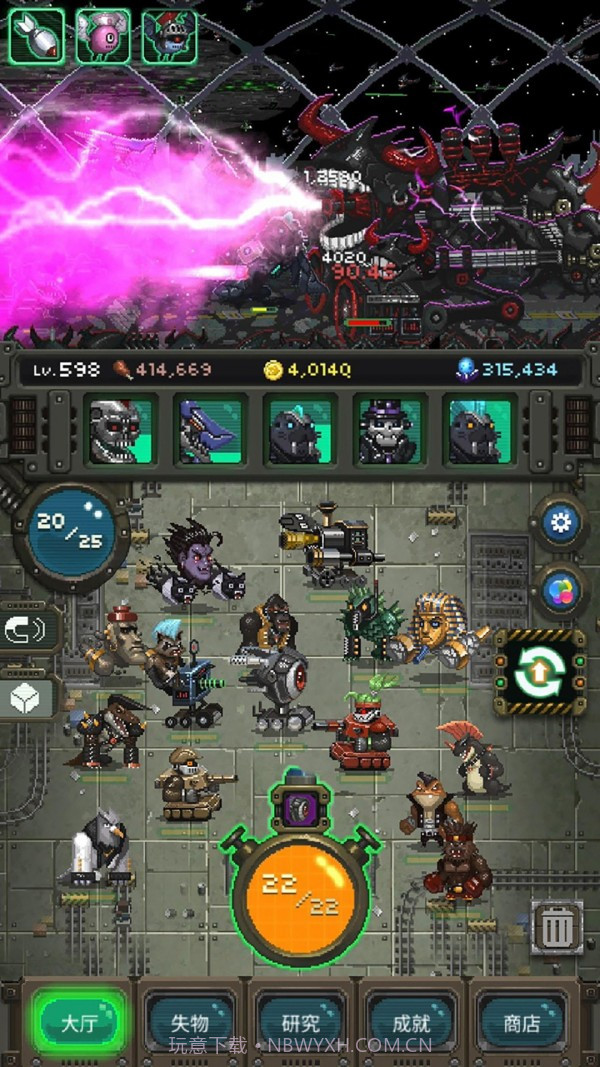The image size is (600, 1067).
Task: Use the pink winged creature skill
Action: (102, 36)
